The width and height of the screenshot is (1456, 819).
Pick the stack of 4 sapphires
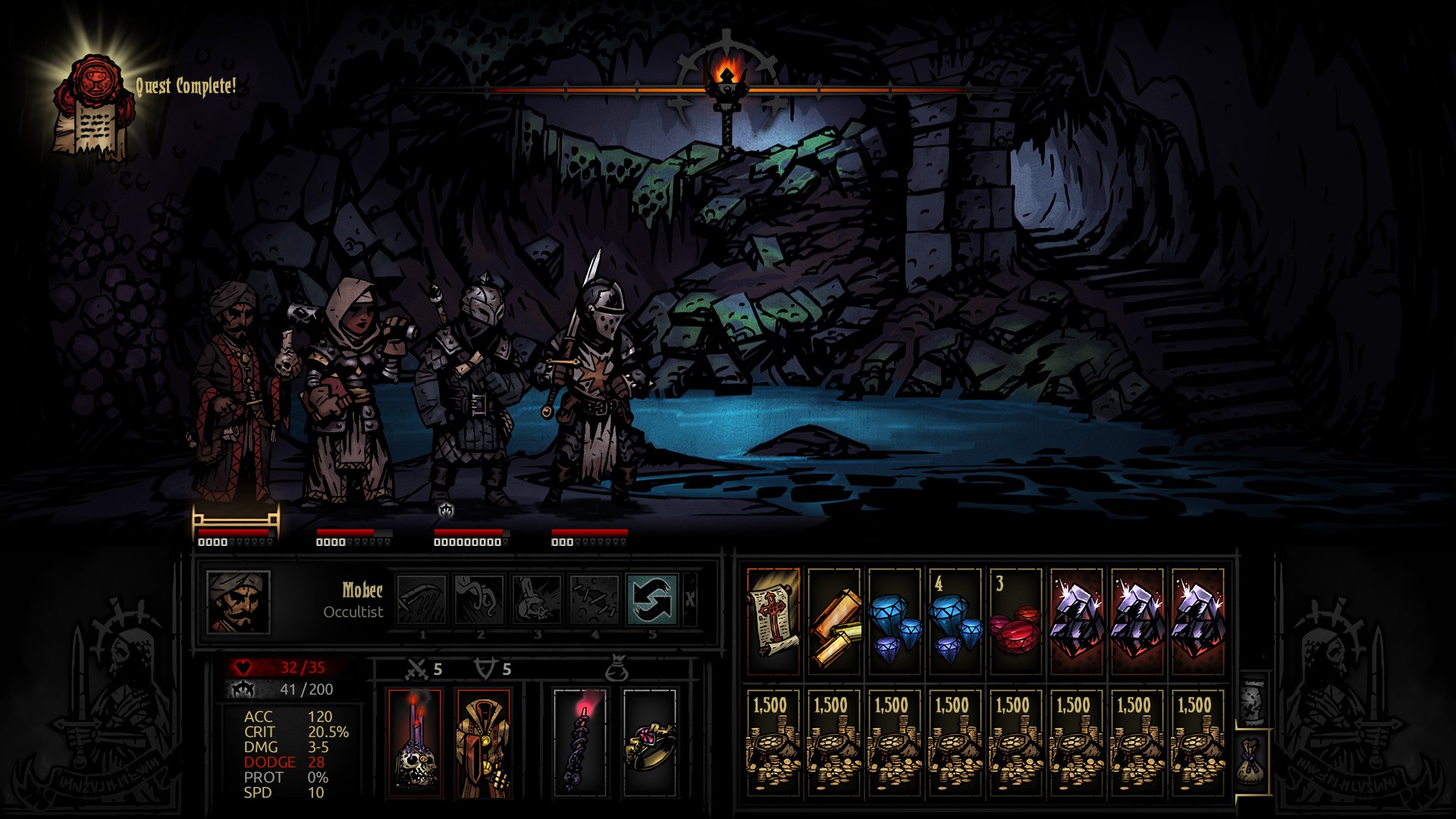[x=955, y=622]
